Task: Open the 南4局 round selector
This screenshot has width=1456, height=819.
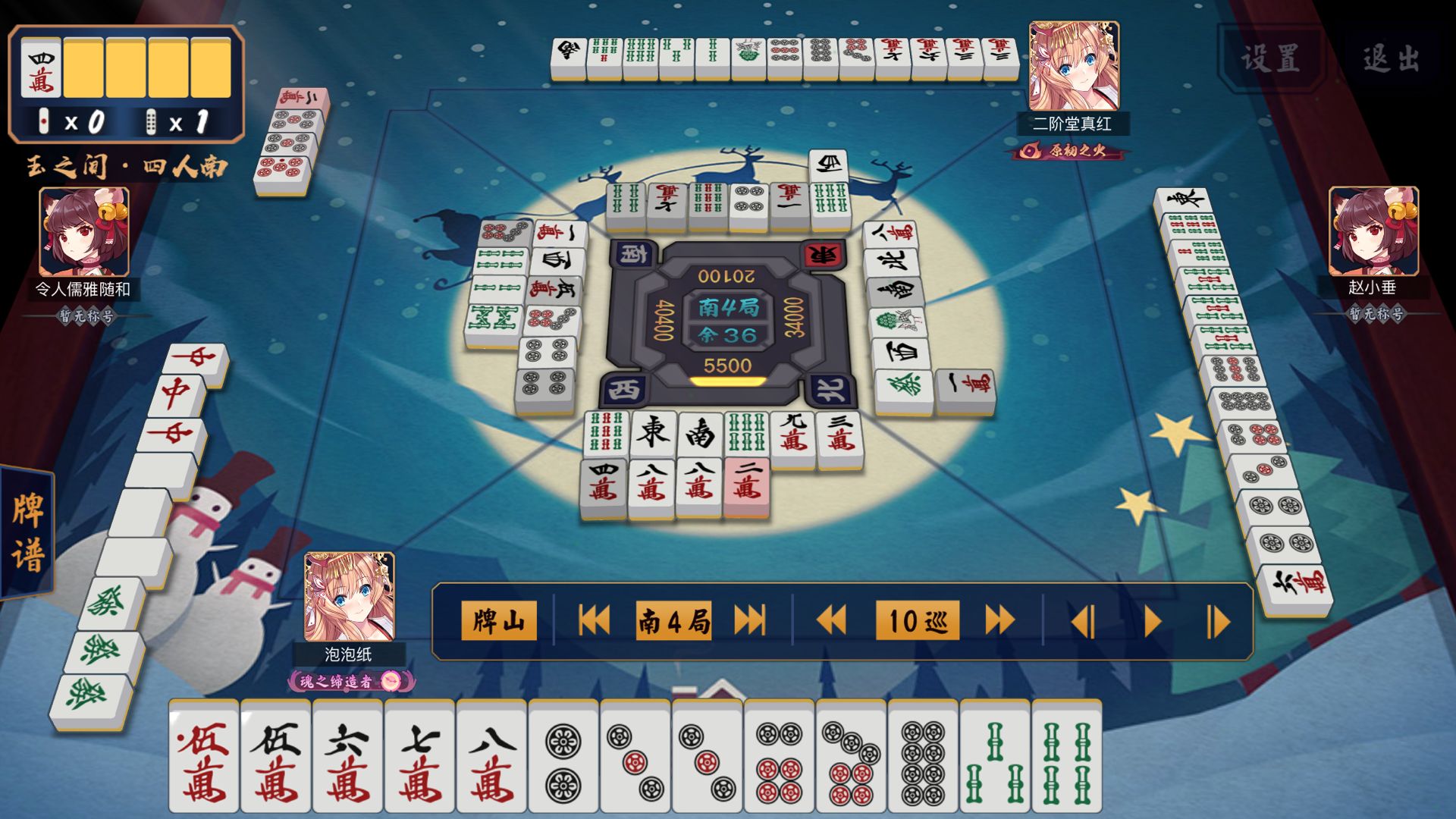Action: click(x=673, y=621)
